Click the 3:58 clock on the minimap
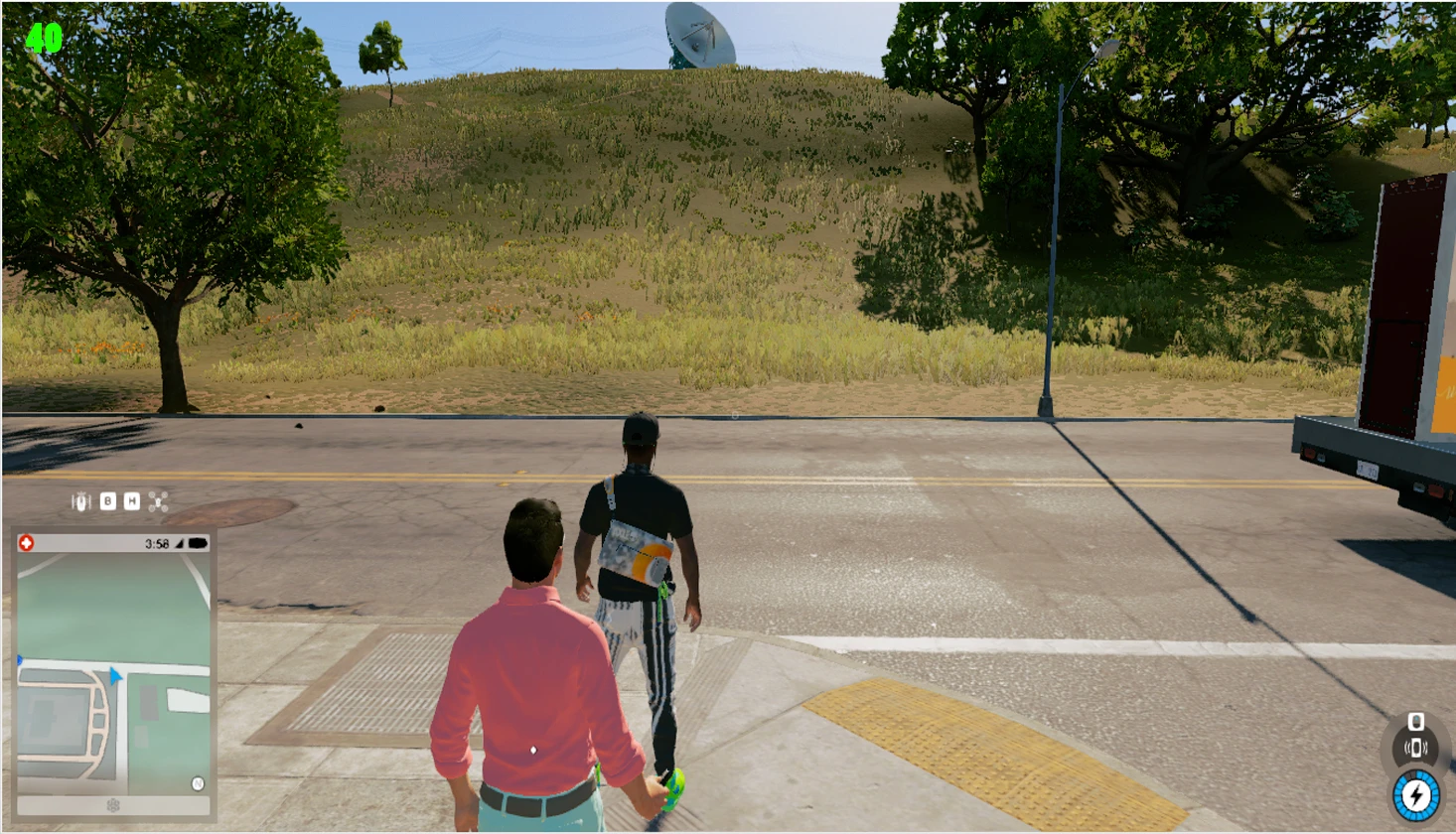Image resolution: width=1456 pixels, height=834 pixels. 159,543
